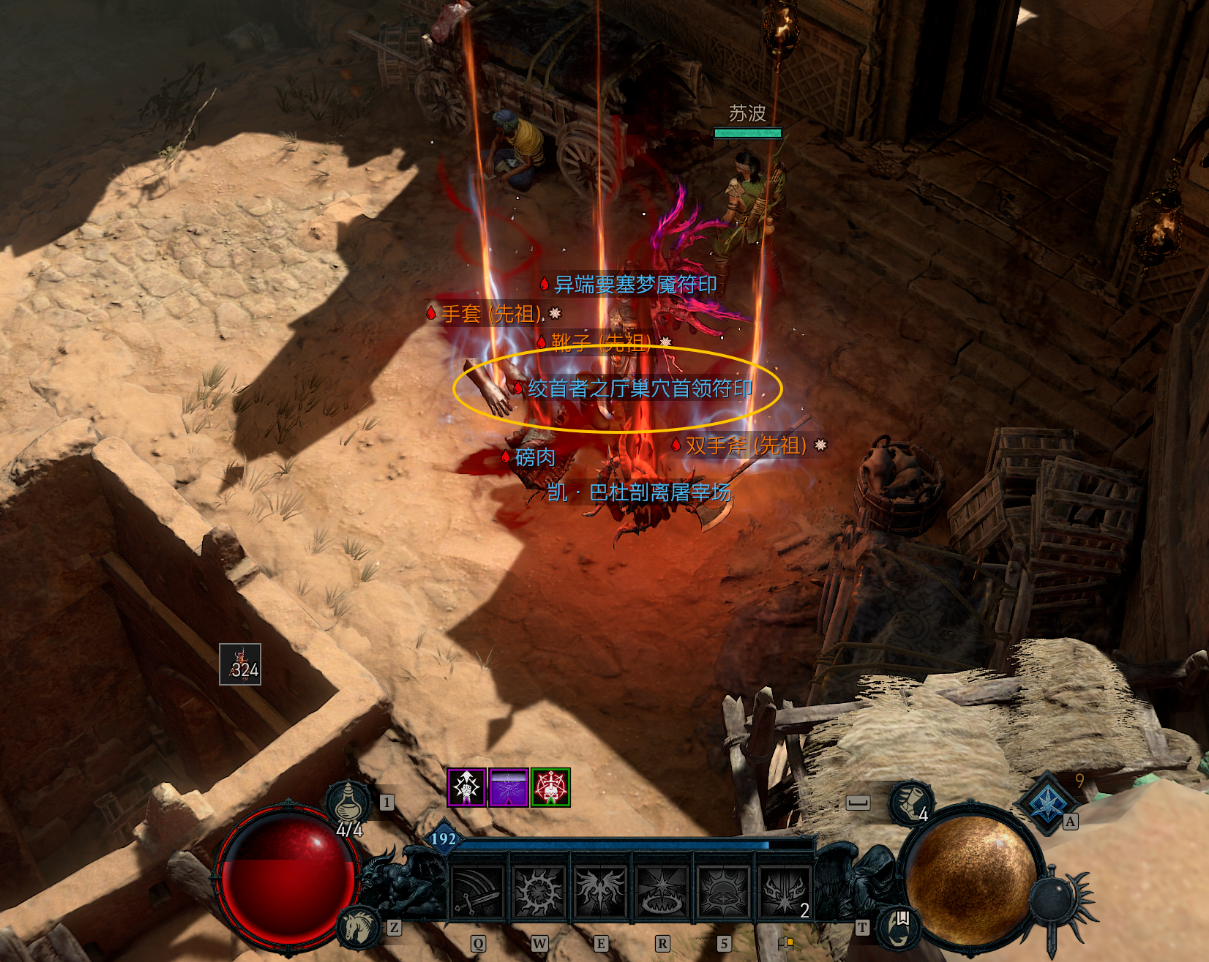Pick up the 凯·巴杜剖离屠宰场 loot label
This screenshot has height=962, width=1209.
(639, 492)
